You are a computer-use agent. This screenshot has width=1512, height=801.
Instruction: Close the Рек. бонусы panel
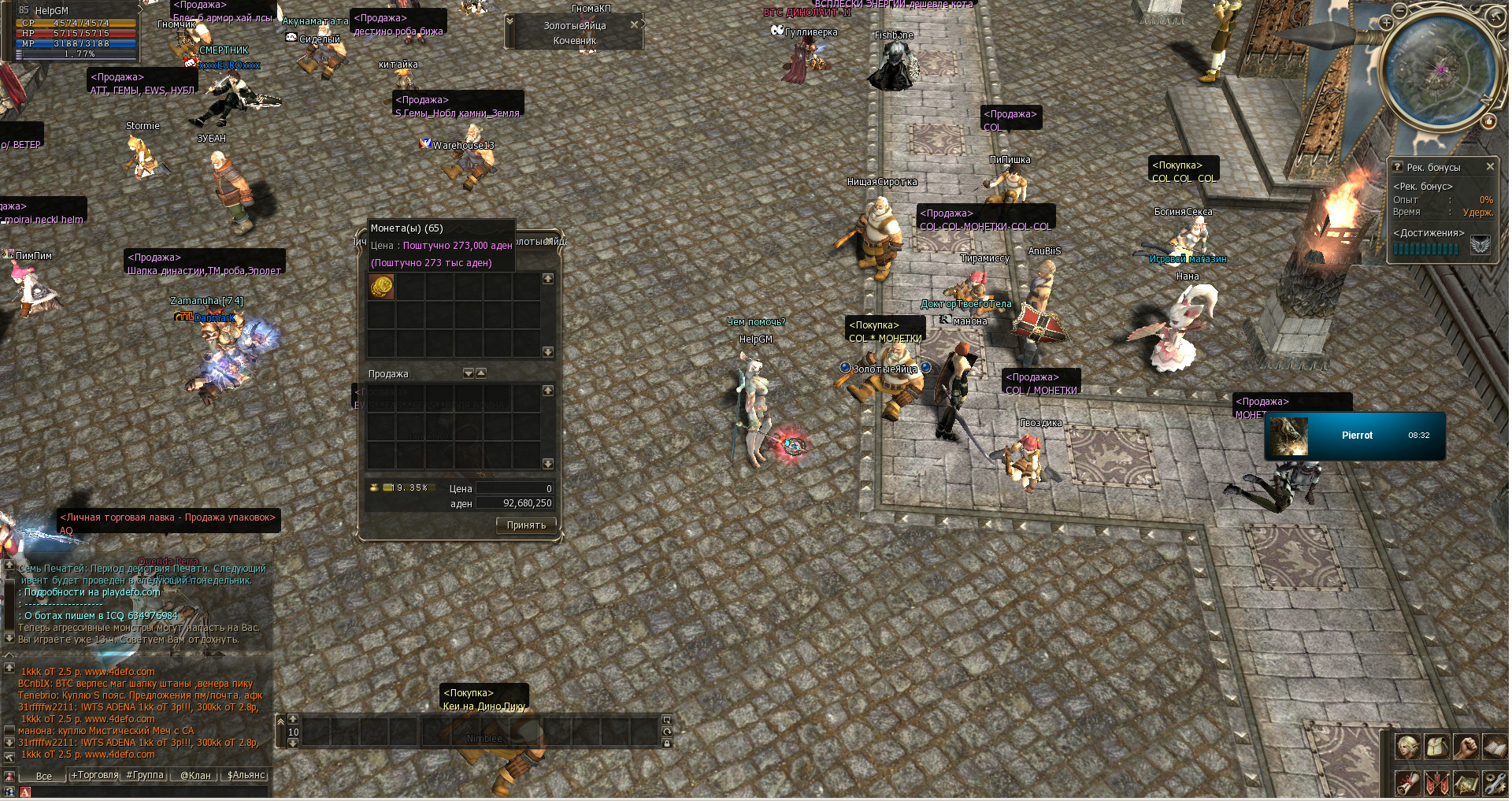1490,167
